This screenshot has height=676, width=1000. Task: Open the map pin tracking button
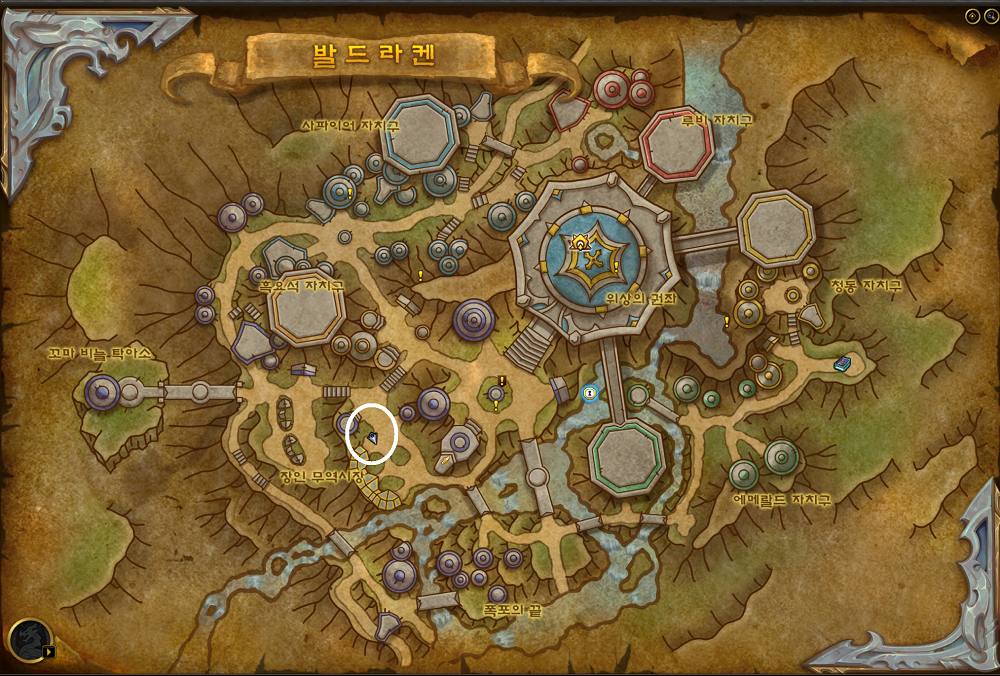point(971,16)
